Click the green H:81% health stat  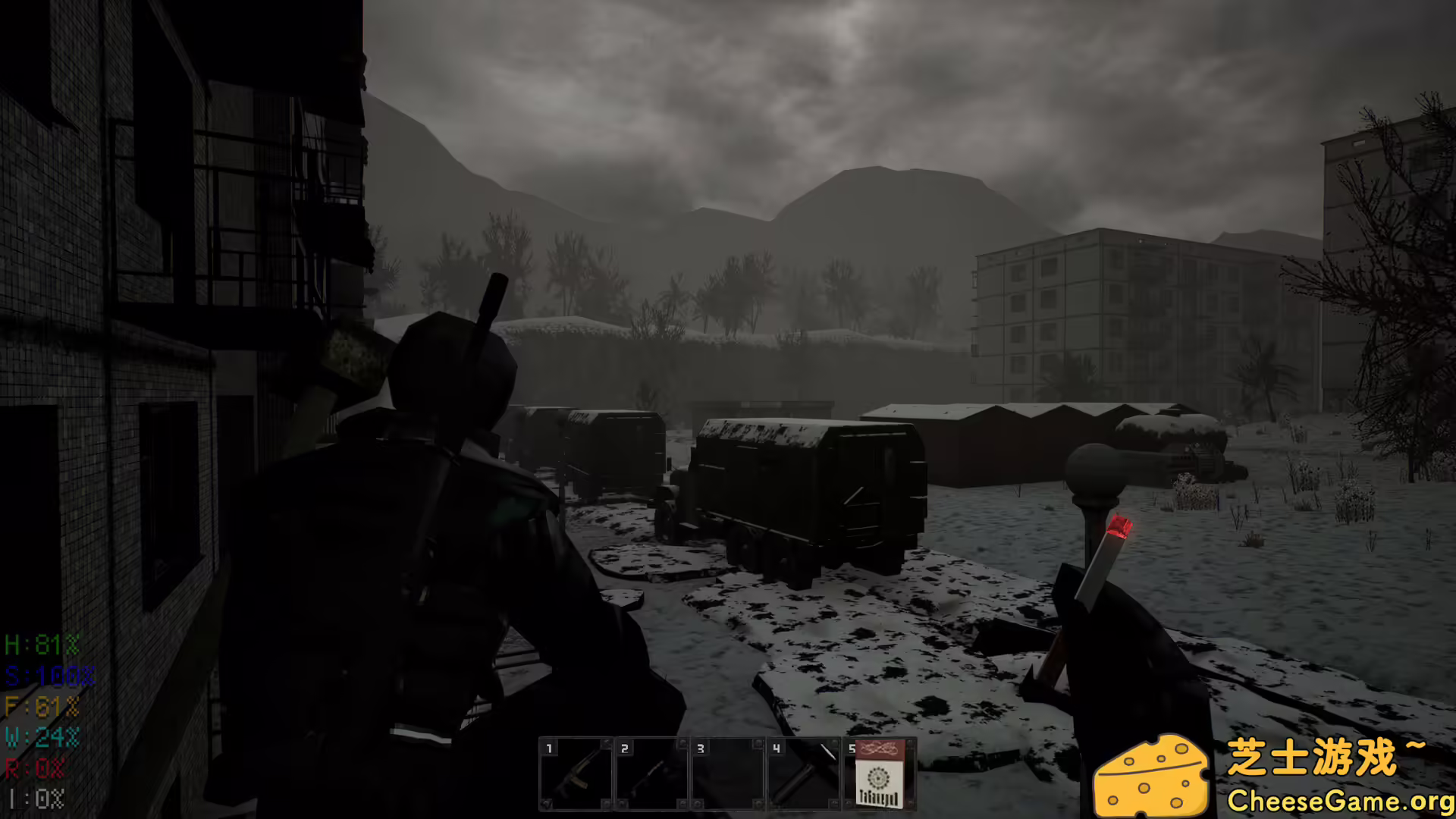point(42,645)
